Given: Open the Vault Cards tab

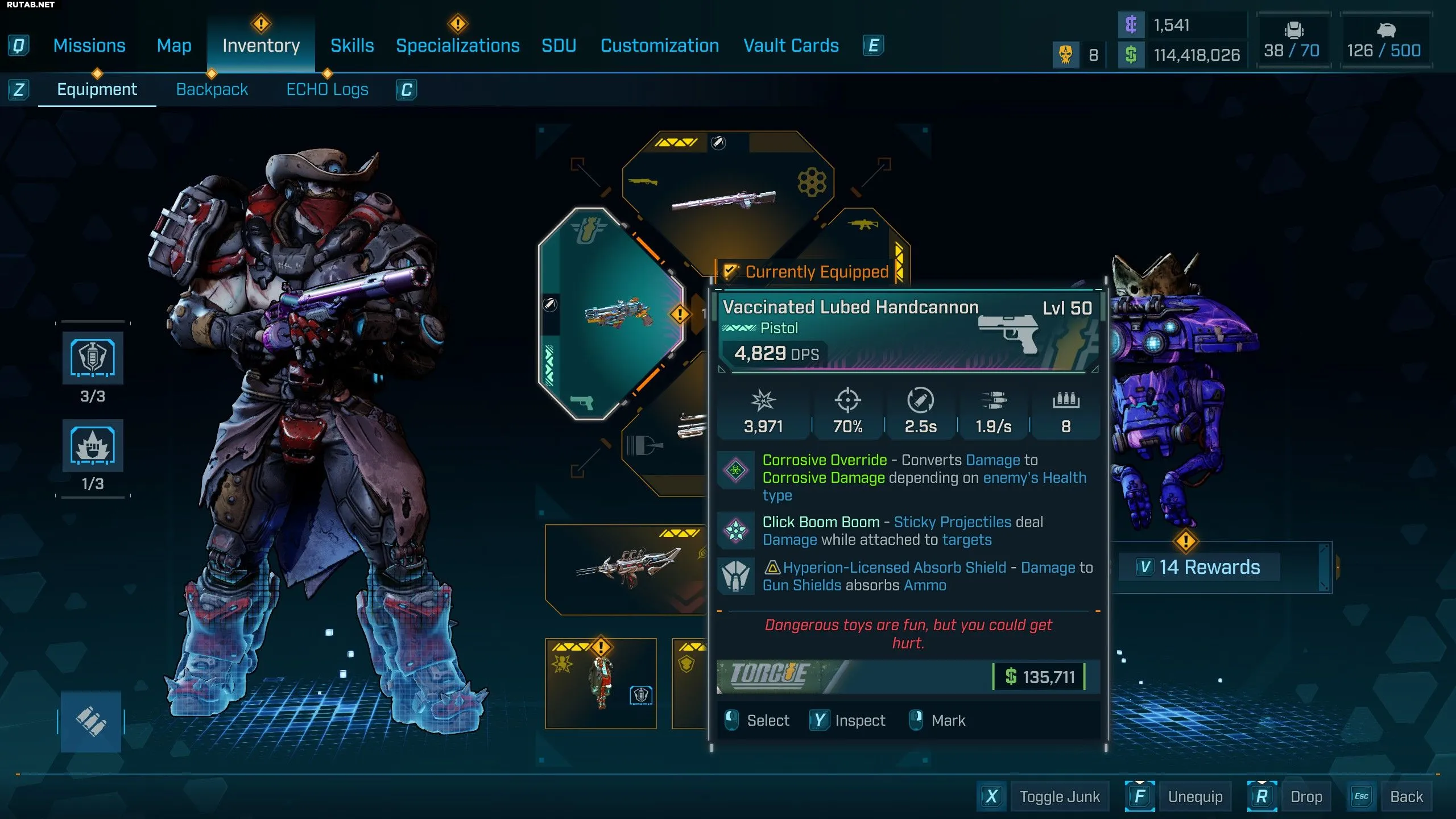Looking at the screenshot, I should click(791, 45).
